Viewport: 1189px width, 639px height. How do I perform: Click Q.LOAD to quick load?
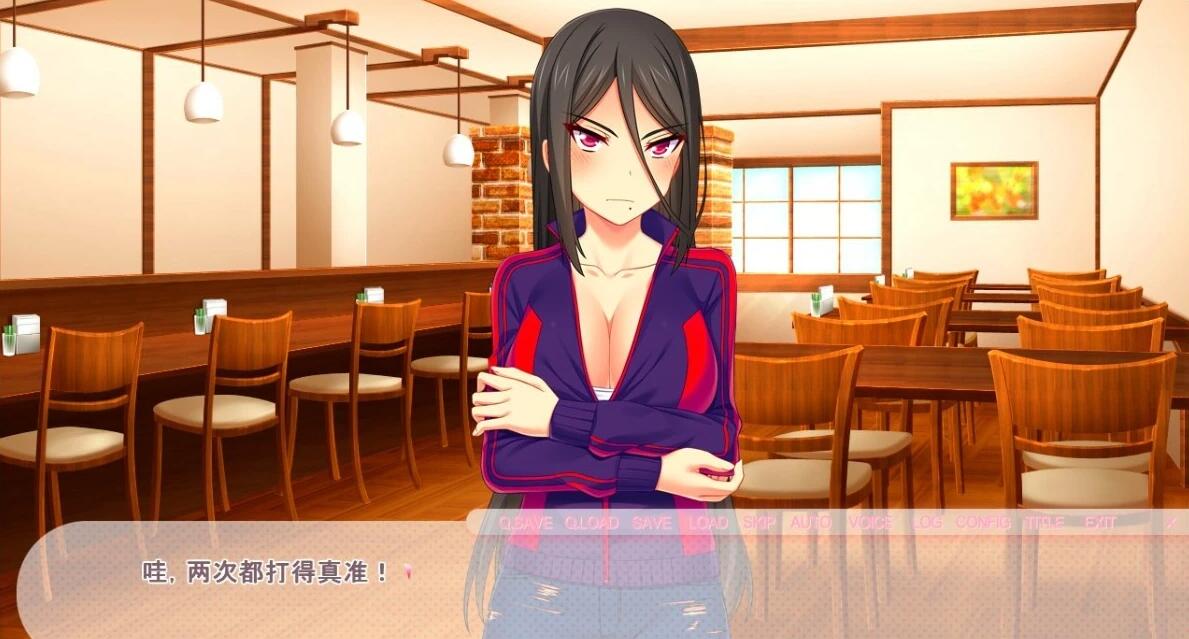(x=591, y=522)
